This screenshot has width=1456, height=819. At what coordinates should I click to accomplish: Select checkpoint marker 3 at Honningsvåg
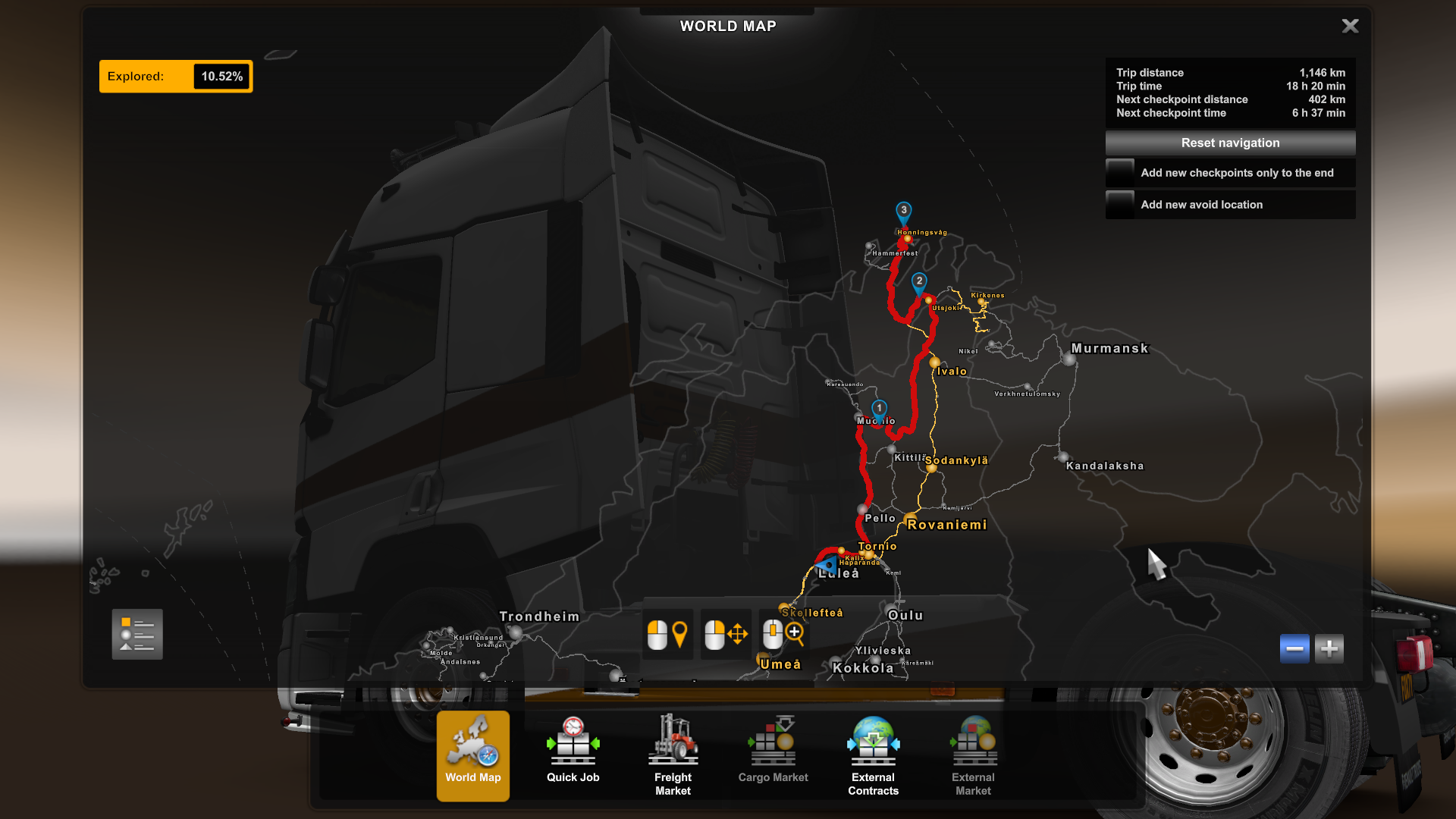904,212
